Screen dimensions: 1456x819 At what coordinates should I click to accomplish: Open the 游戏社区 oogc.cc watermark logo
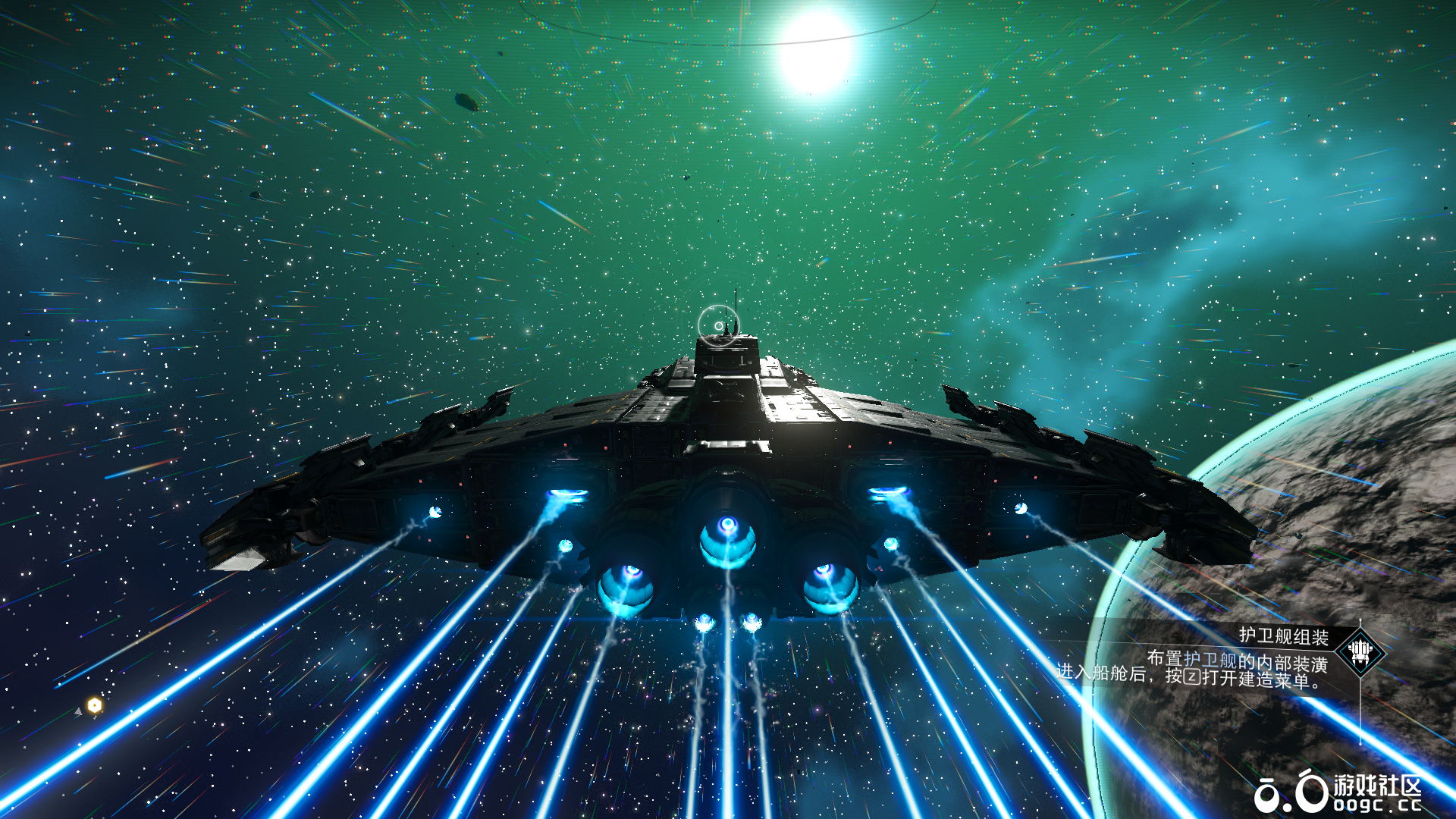point(1338,792)
